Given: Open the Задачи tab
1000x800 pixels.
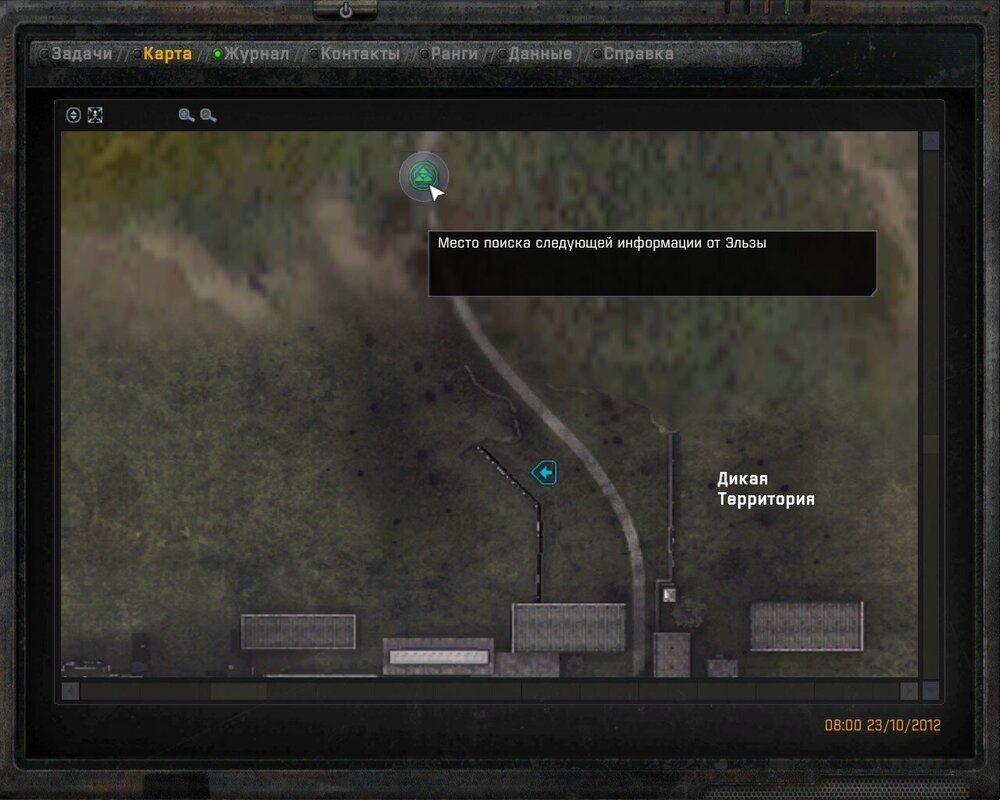Looking at the screenshot, I should pos(82,54).
